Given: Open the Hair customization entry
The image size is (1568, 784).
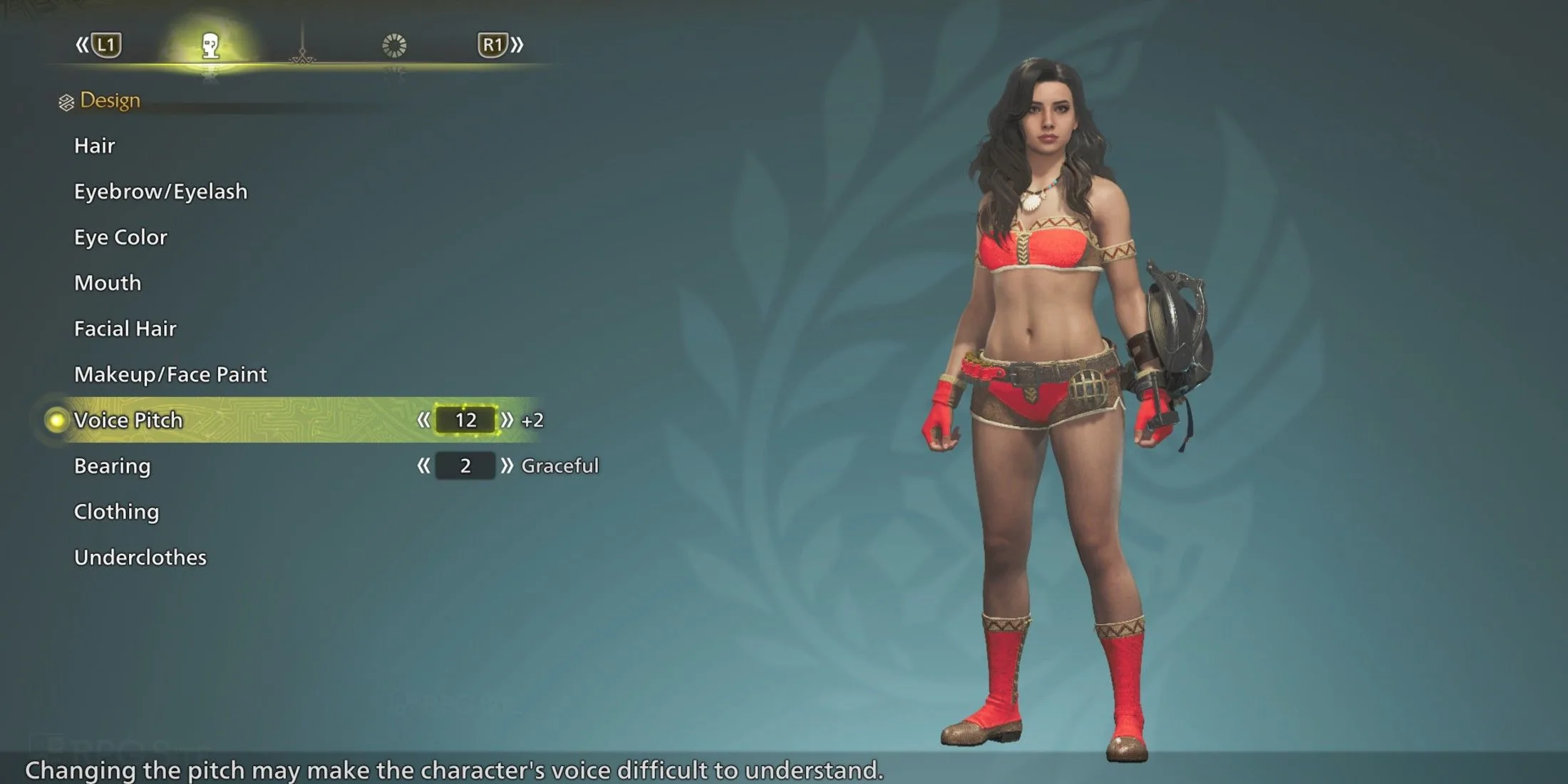Looking at the screenshot, I should tap(94, 145).
